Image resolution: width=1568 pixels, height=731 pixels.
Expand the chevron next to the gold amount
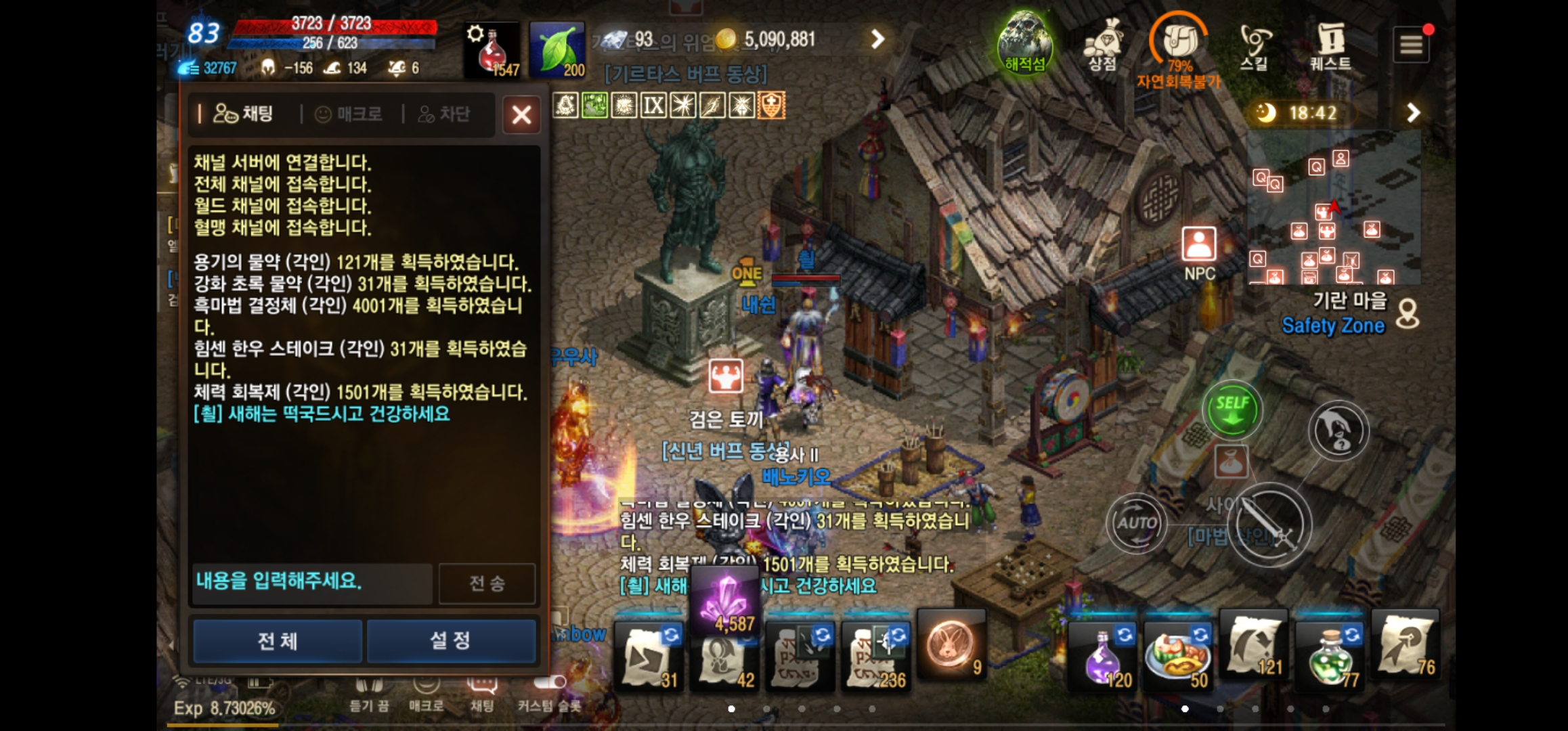click(x=880, y=40)
